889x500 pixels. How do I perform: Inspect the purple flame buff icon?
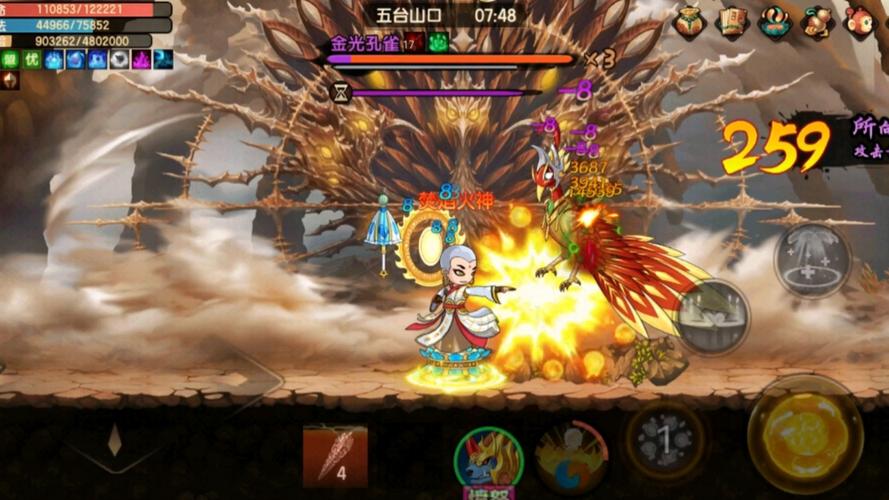141,60
